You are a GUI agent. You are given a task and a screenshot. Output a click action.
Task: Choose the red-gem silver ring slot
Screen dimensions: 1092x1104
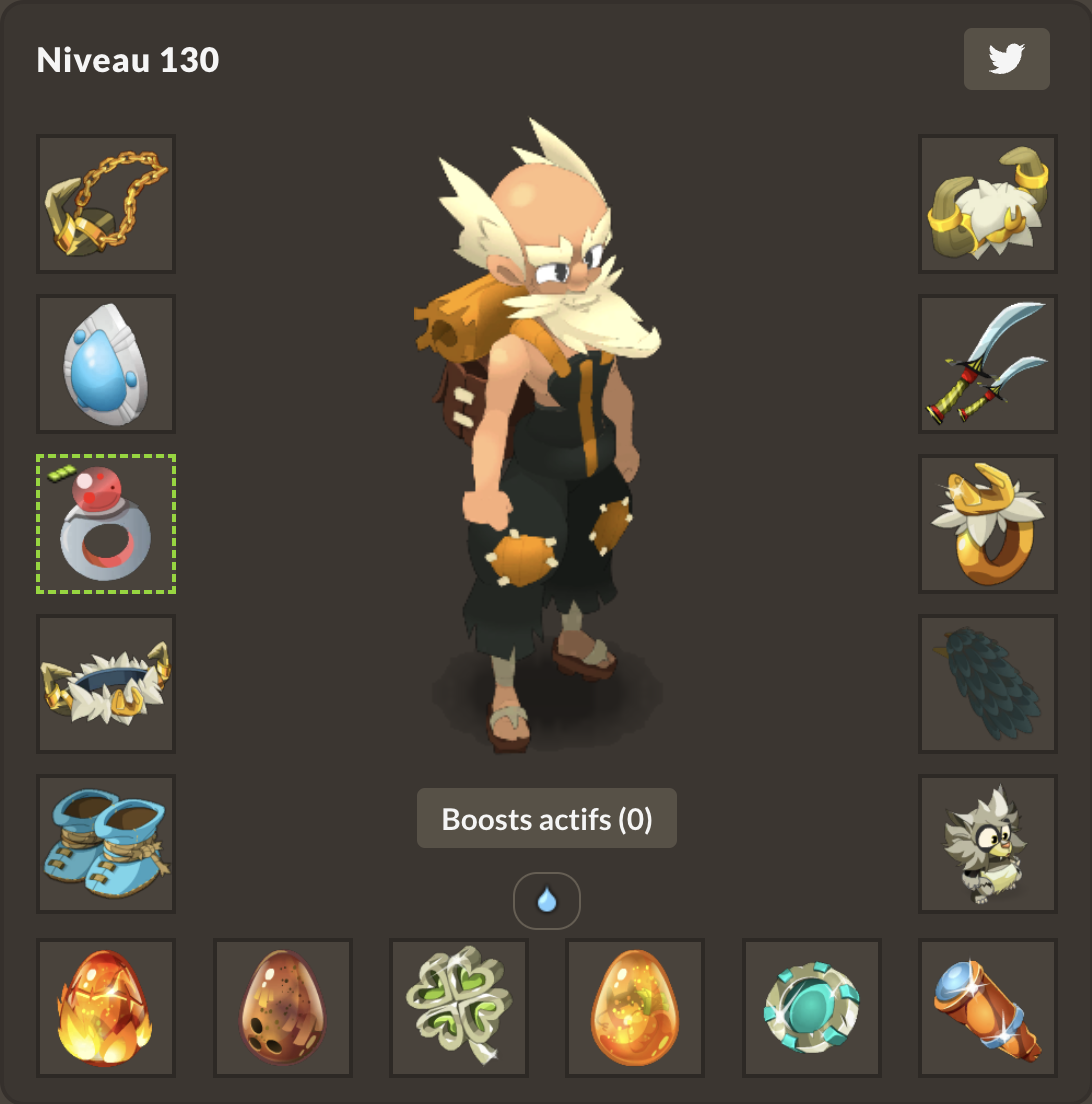coord(106,524)
